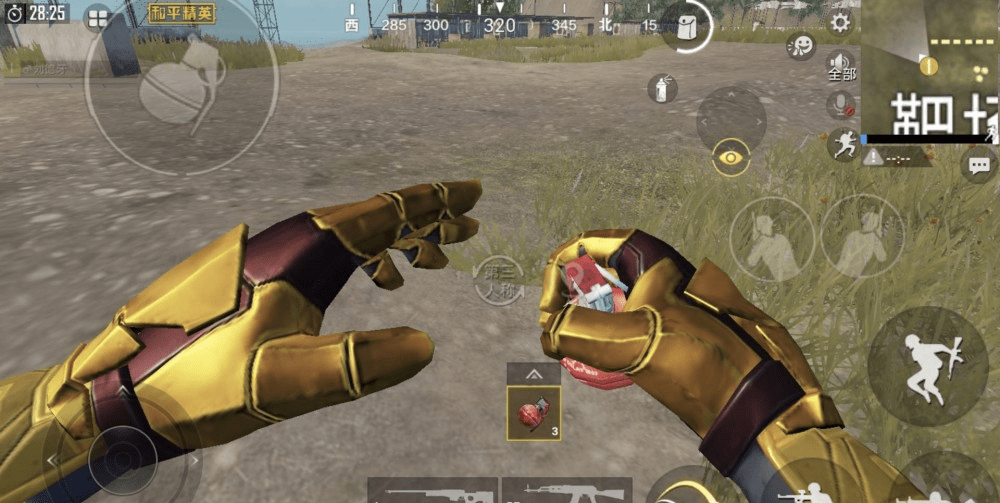Select the red grenade item slot

tap(533, 414)
